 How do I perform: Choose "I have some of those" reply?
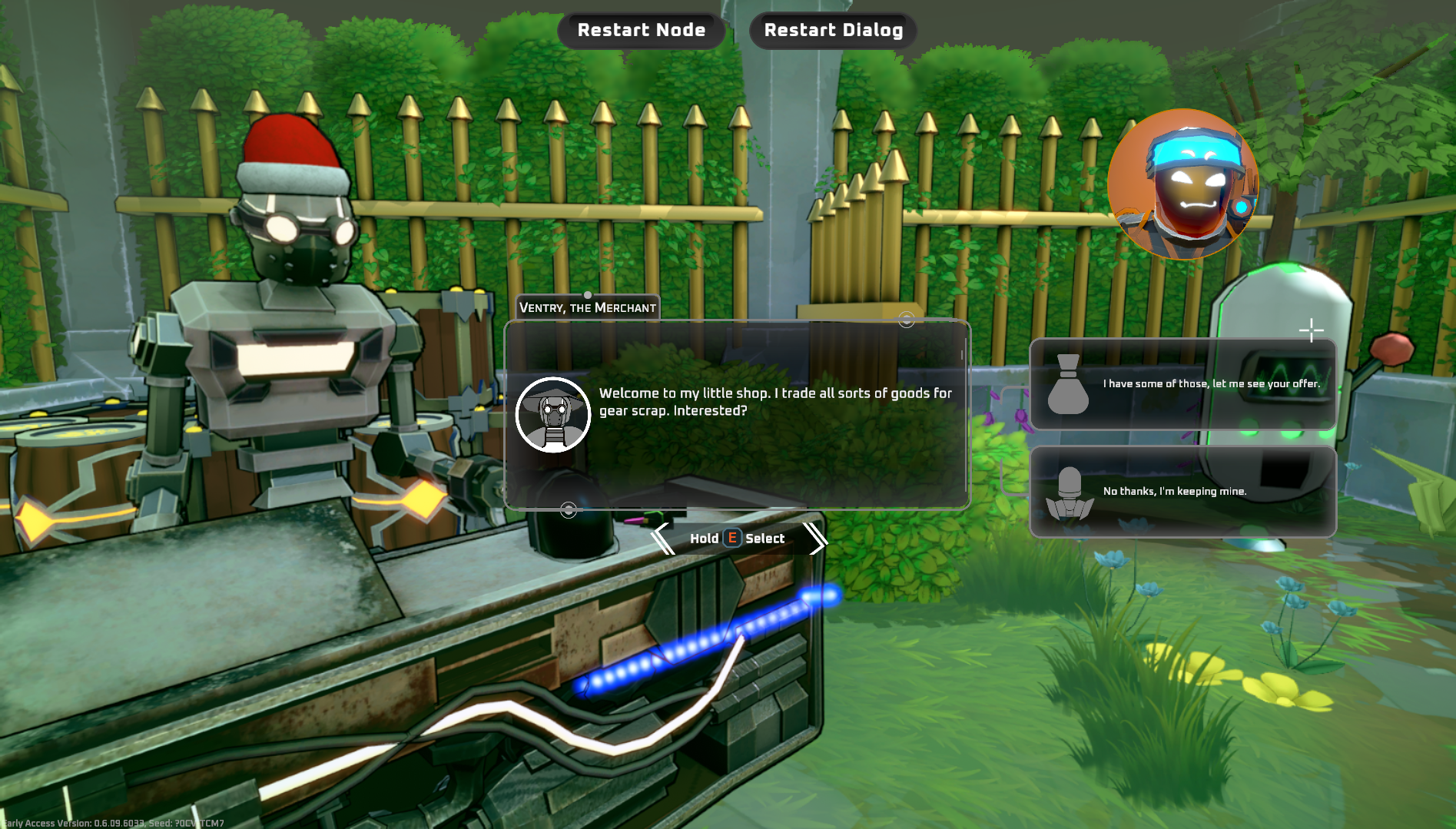point(1182,384)
